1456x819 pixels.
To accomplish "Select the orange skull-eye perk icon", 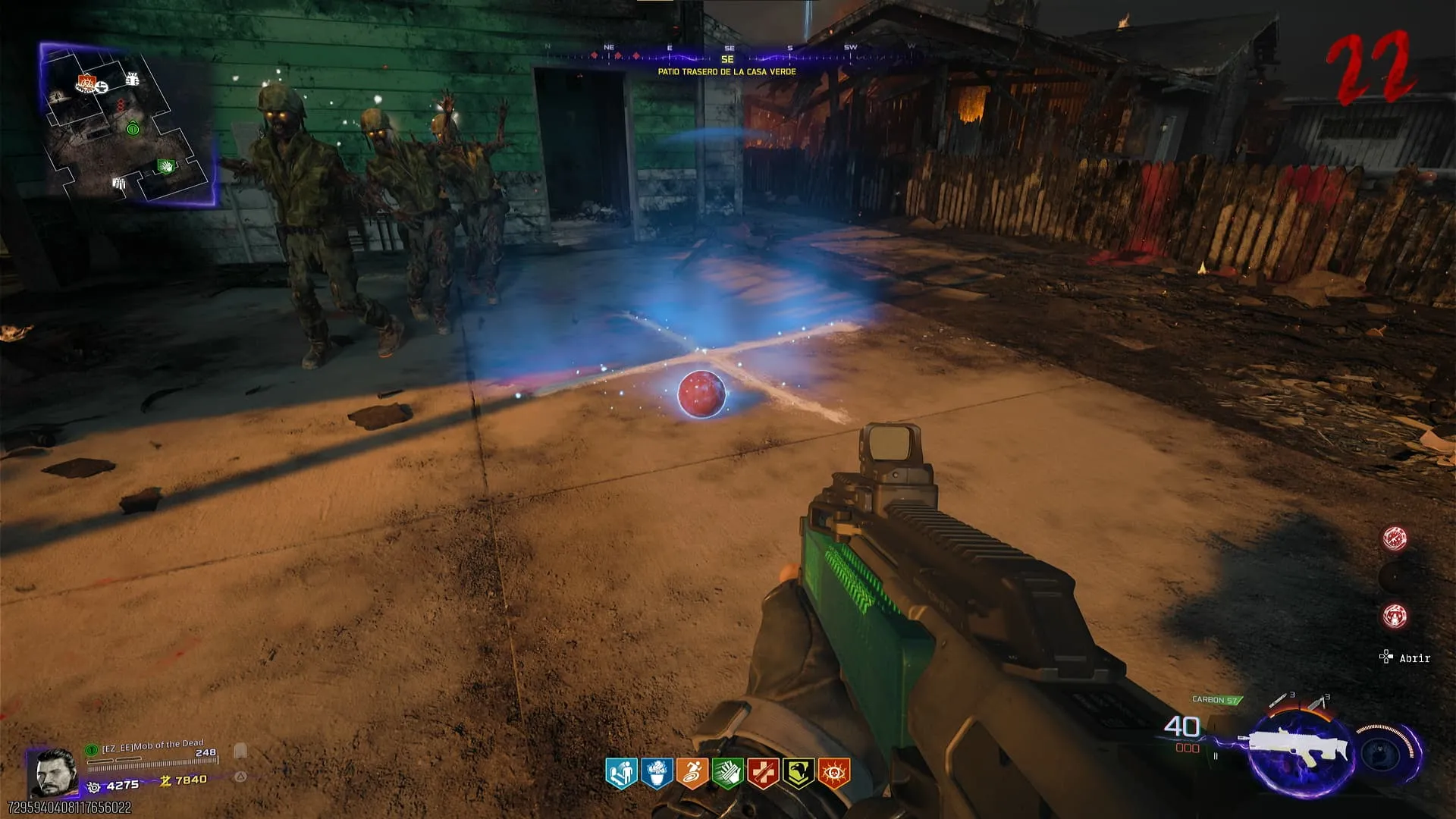I will tap(834, 773).
